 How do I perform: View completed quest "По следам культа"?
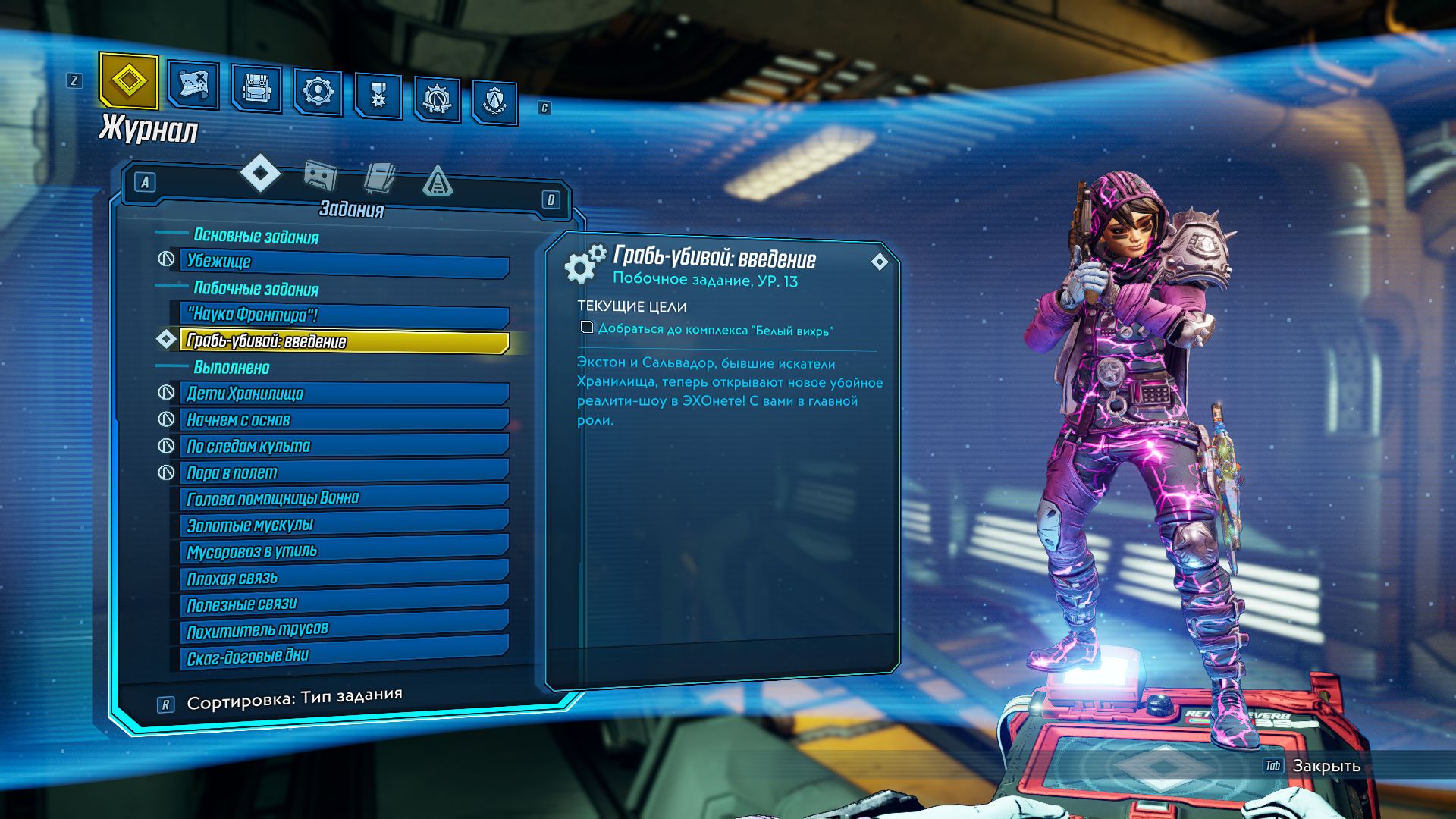pyautogui.click(x=343, y=446)
